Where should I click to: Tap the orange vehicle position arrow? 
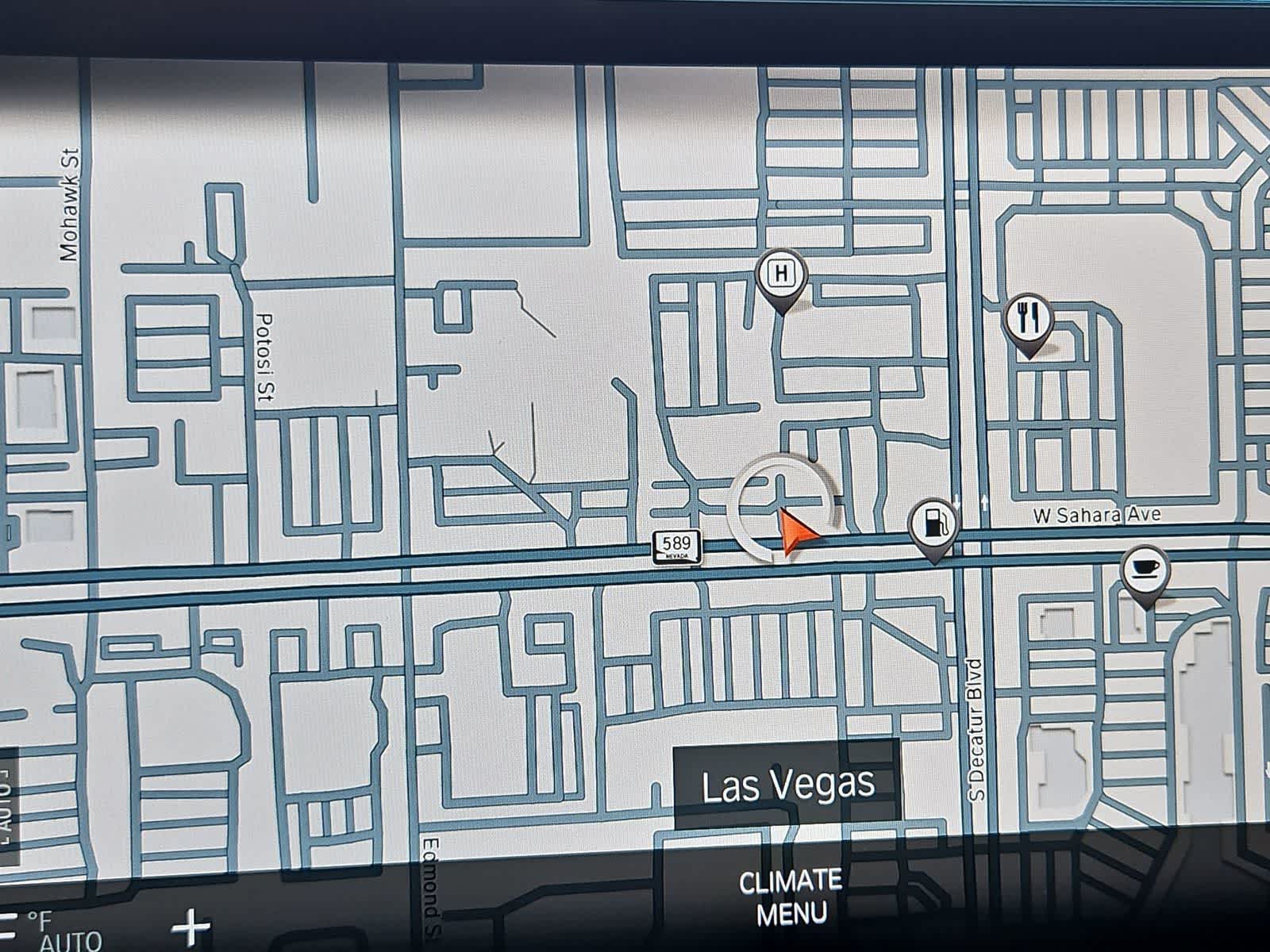coord(796,532)
